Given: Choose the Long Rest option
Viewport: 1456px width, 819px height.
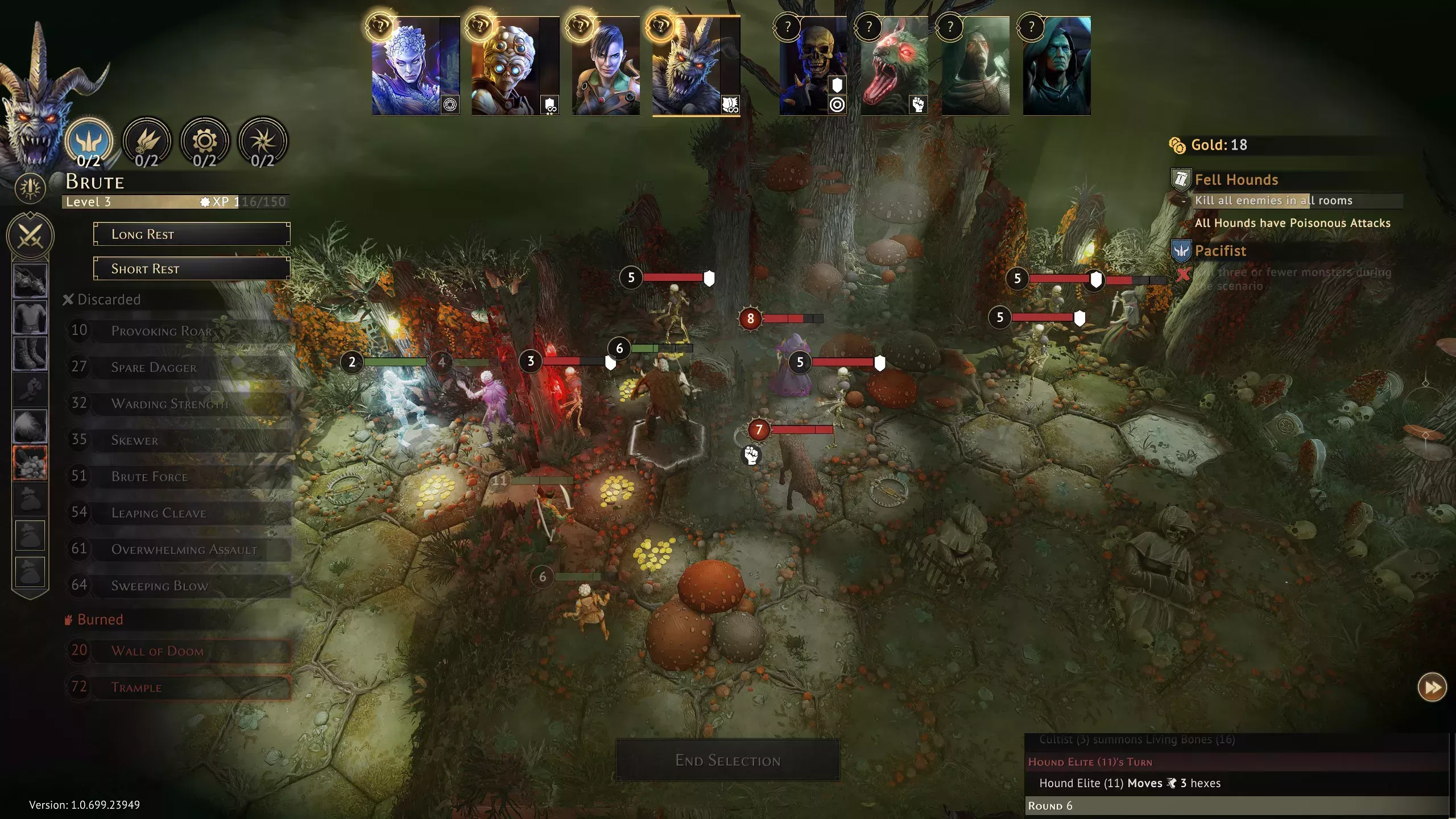Looking at the screenshot, I should click(x=192, y=234).
